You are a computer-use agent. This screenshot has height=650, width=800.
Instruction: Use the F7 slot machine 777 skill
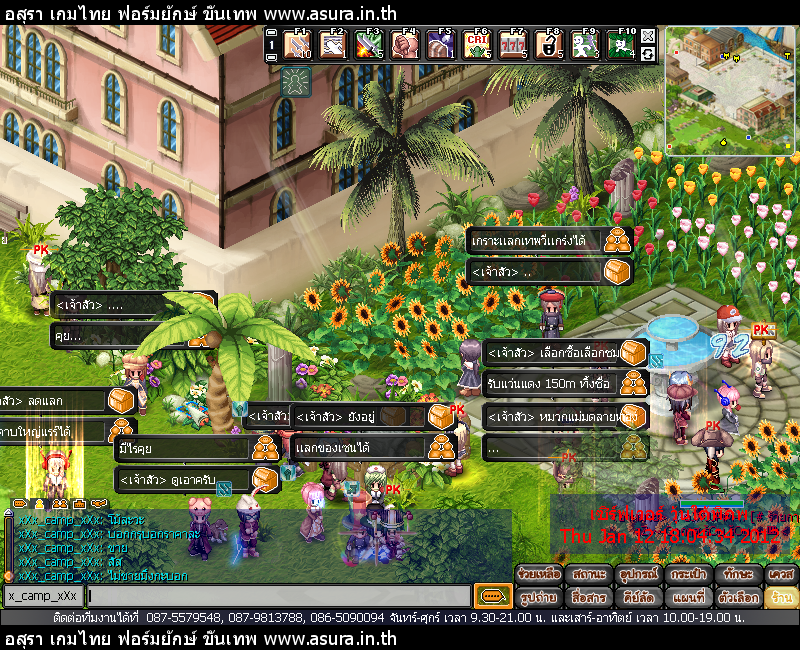point(512,45)
